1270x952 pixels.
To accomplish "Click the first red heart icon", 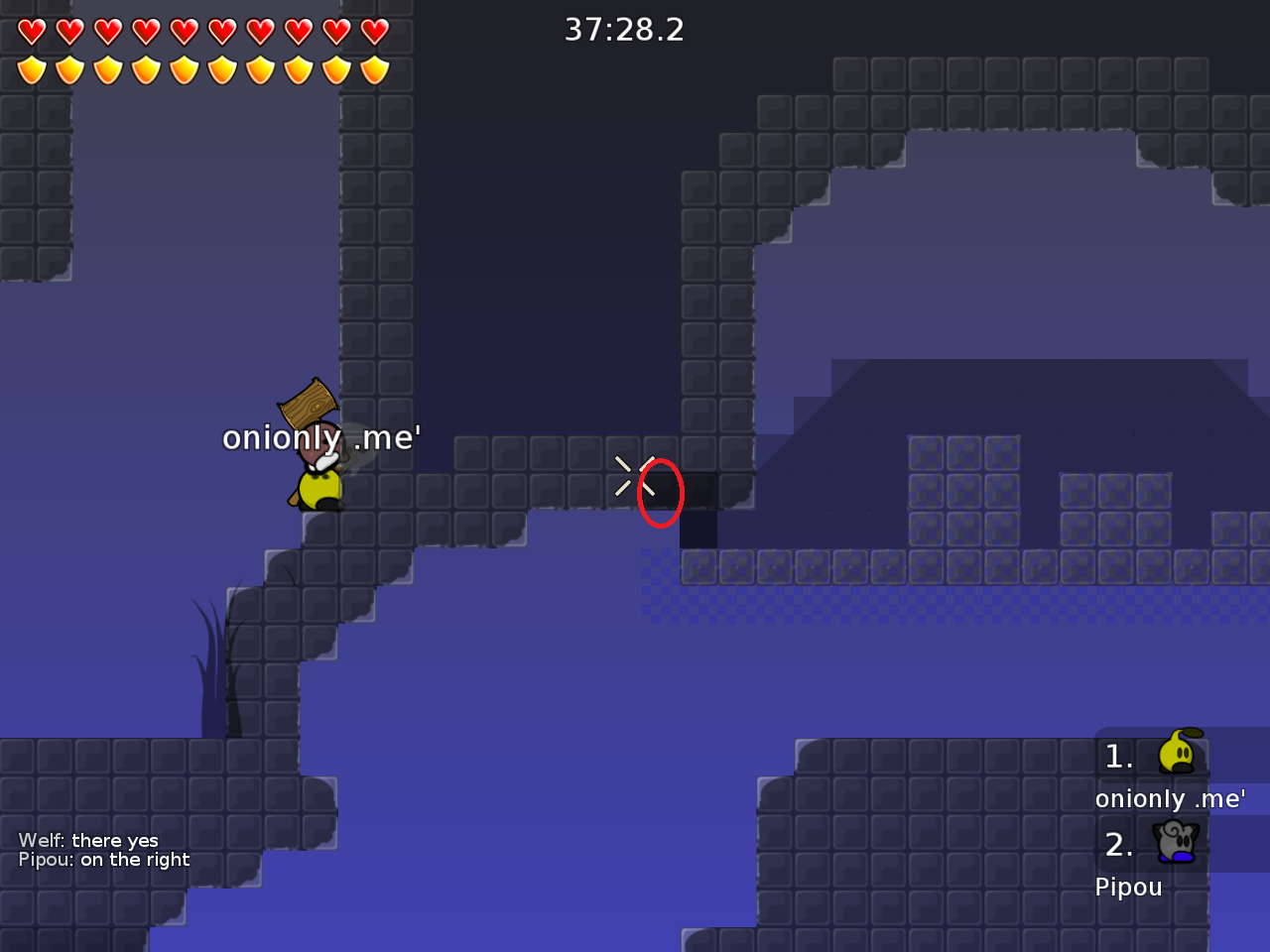I will [x=32, y=31].
